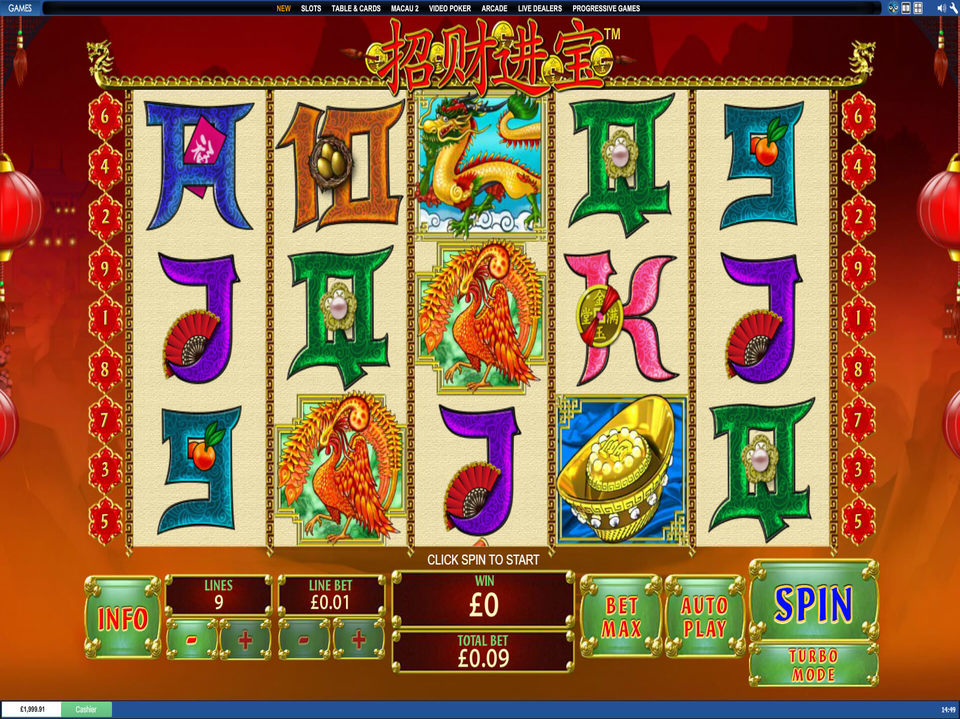
Task: Raise the line bet amount
Action: (358, 639)
